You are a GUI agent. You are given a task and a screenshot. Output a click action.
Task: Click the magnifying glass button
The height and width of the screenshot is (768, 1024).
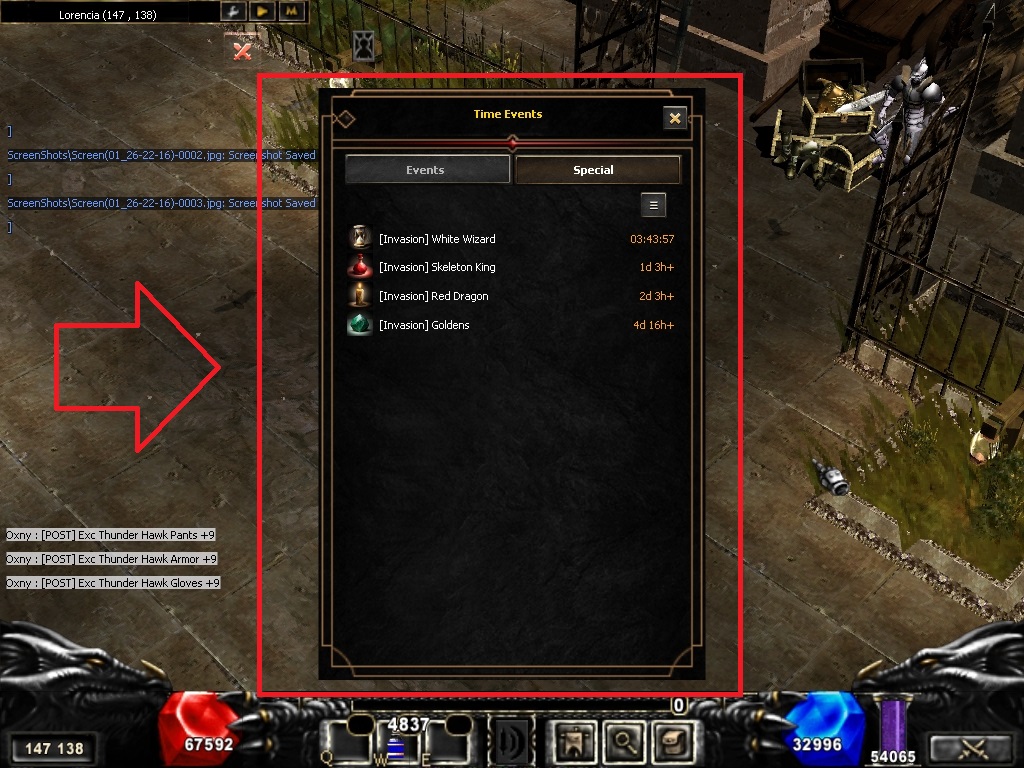(623, 741)
